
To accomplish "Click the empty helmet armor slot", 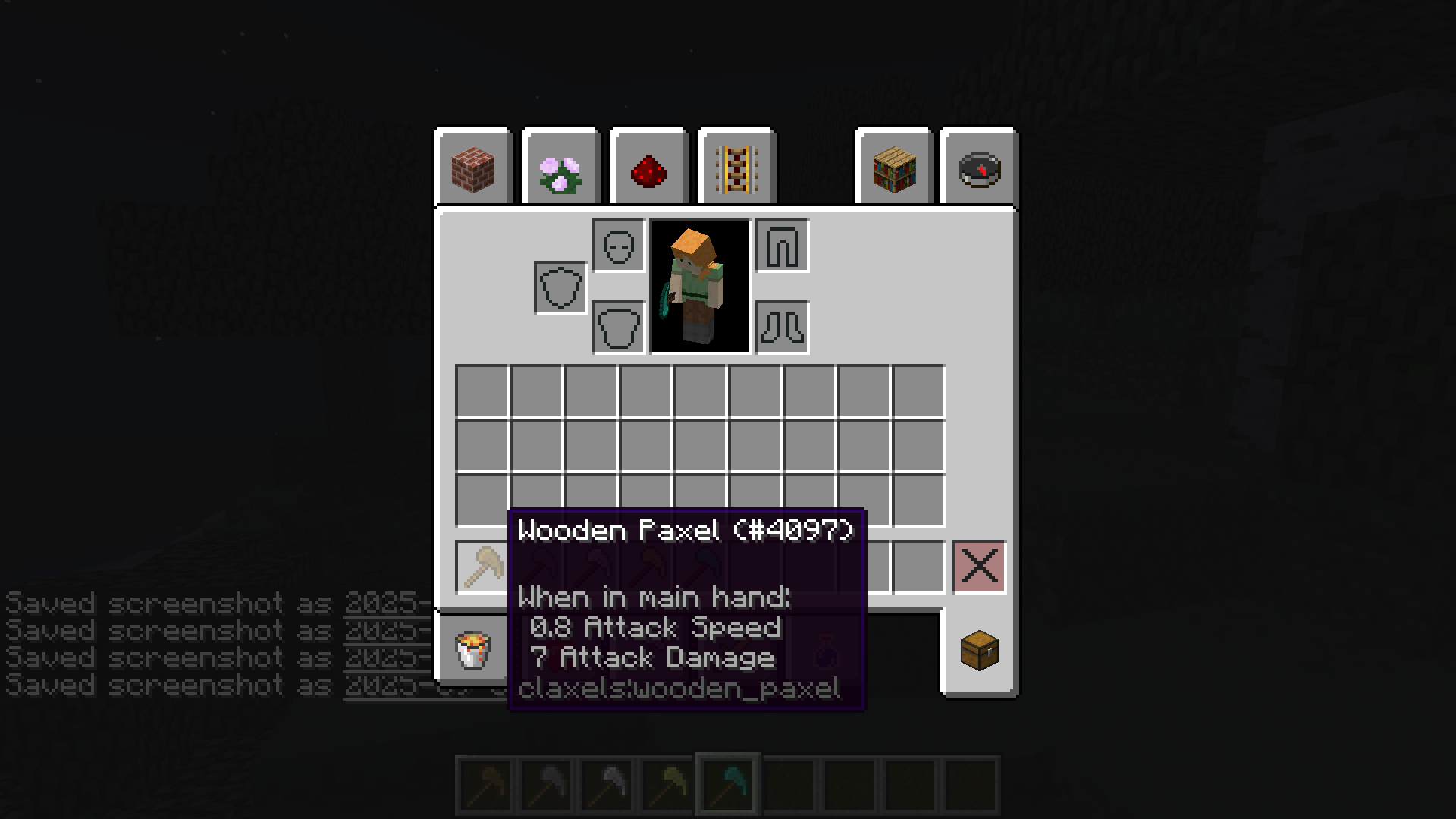I will (x=617, y=246).
